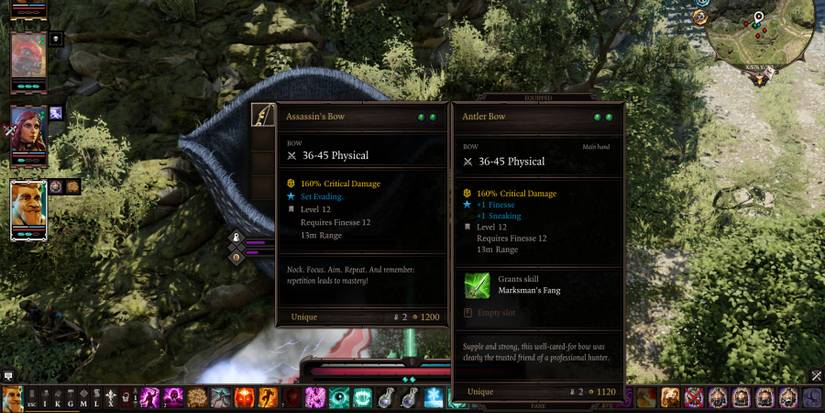The width and height of the screenshot is (825, 413).
Task: Open the chat bubble button
Action: pyautogui.click(x=8, y=376)
